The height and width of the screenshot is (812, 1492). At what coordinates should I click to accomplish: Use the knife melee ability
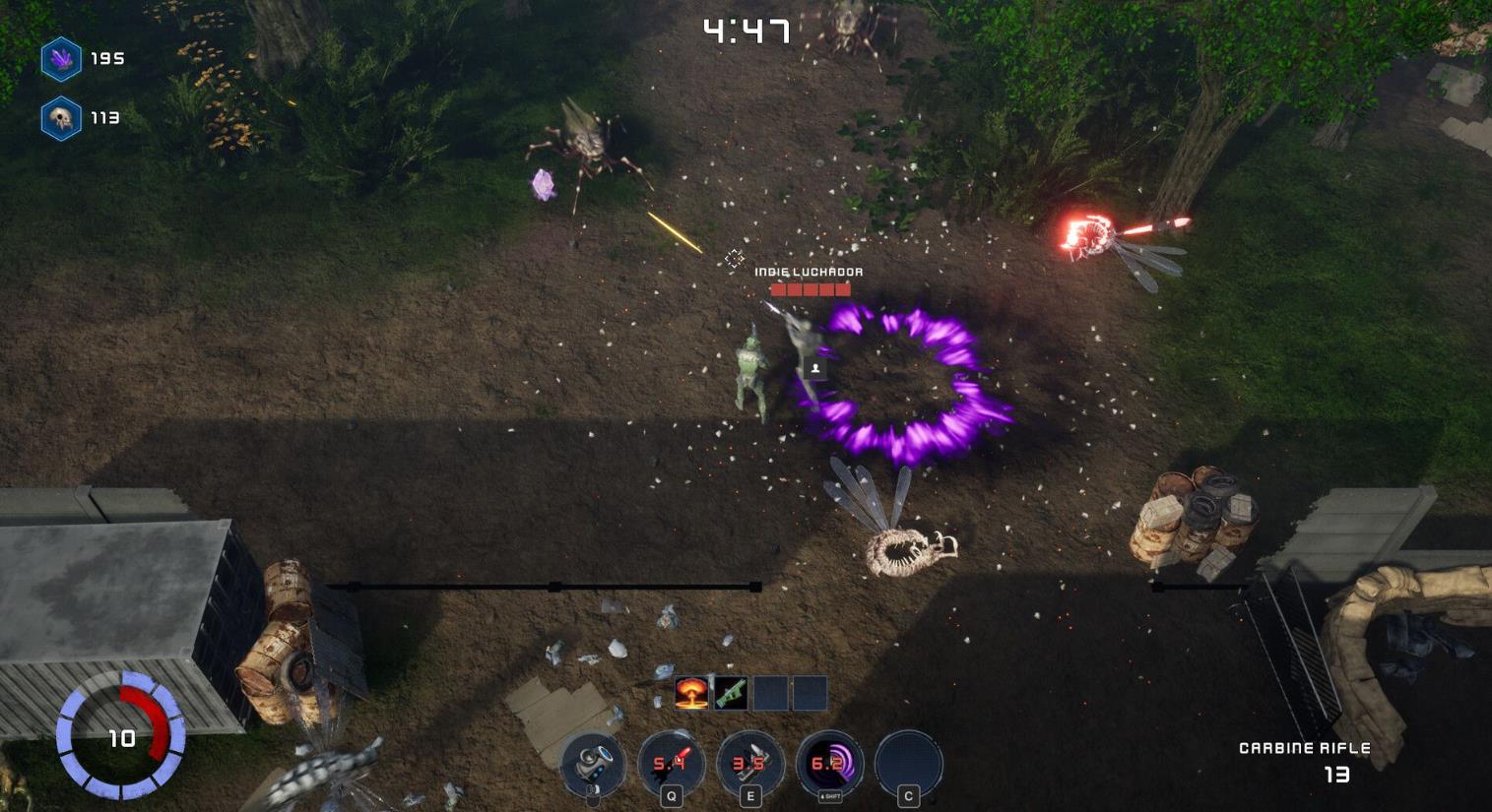click(749, 763)
